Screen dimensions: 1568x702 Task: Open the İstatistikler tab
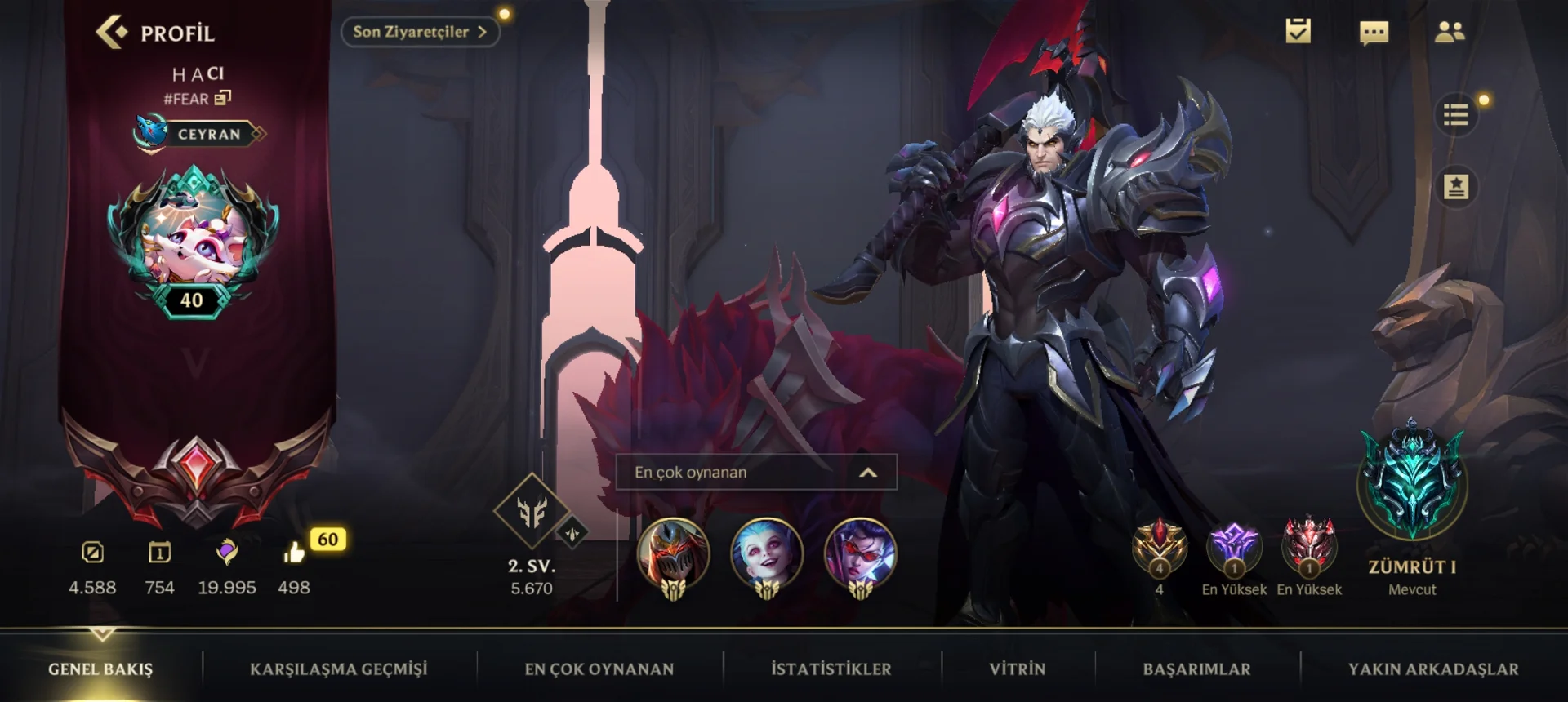point(831,669)
